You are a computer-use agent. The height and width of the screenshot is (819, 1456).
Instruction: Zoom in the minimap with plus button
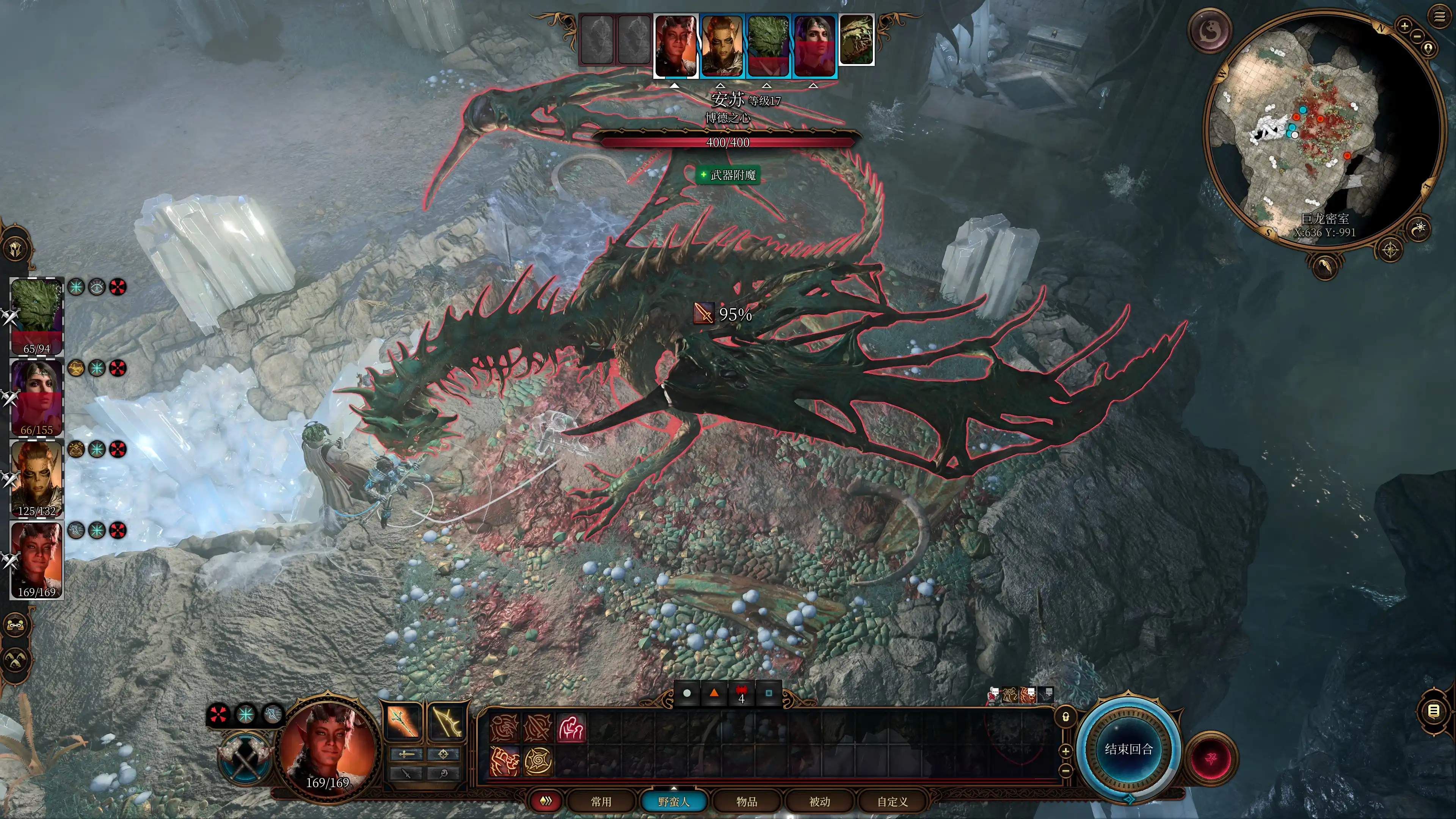pyautogui.click(x=1404, y=25)
